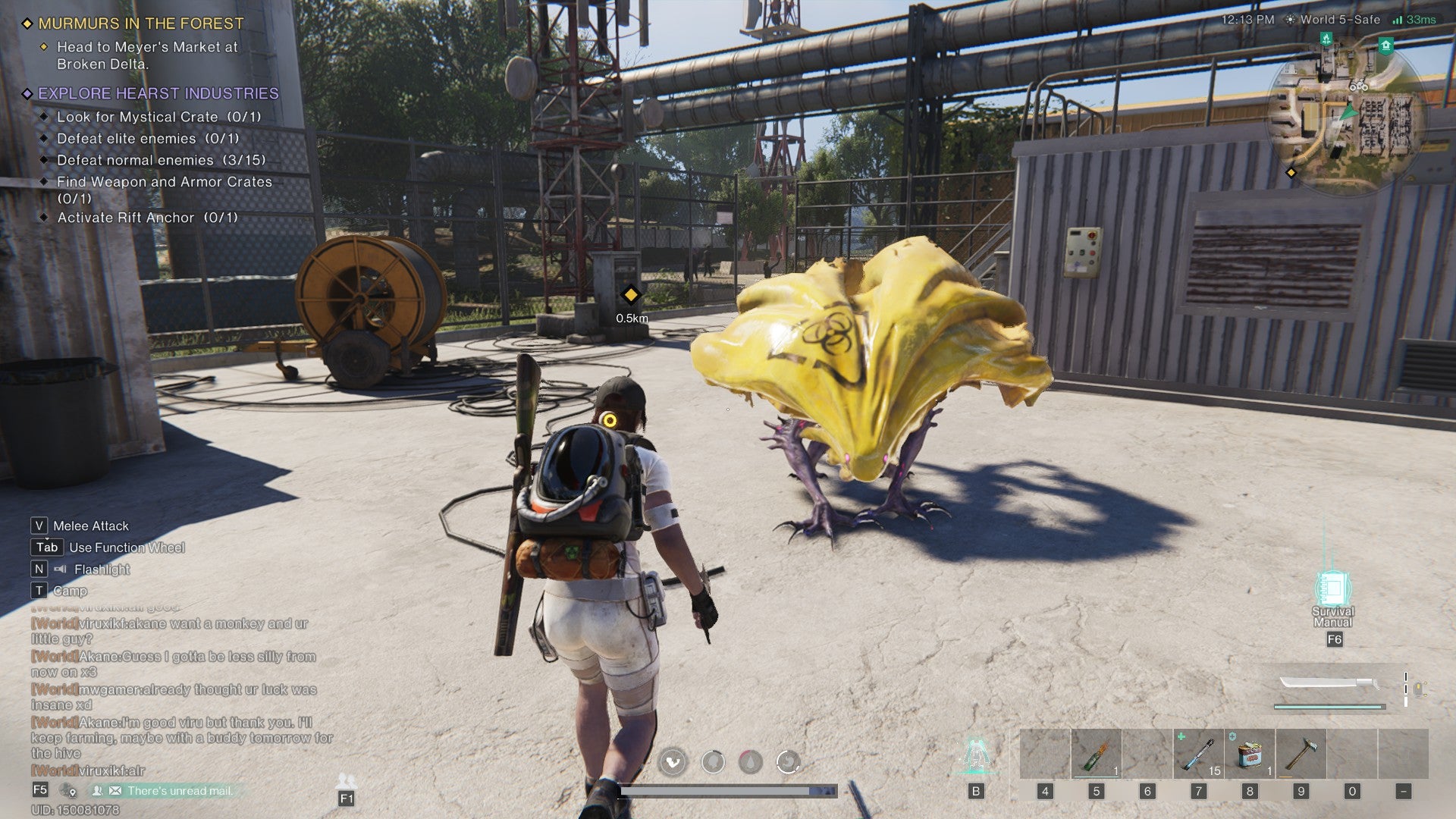Select the campfire marker on the minimap

(1326, 39)
